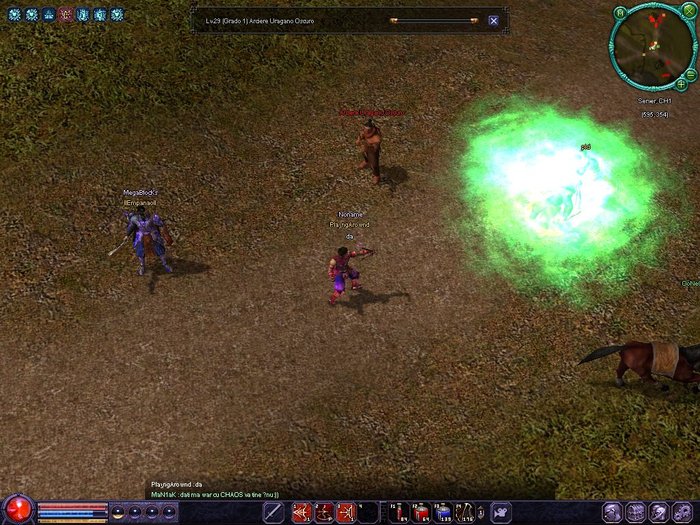Open the chat line by MaN1aK

(x=214, y=494)
